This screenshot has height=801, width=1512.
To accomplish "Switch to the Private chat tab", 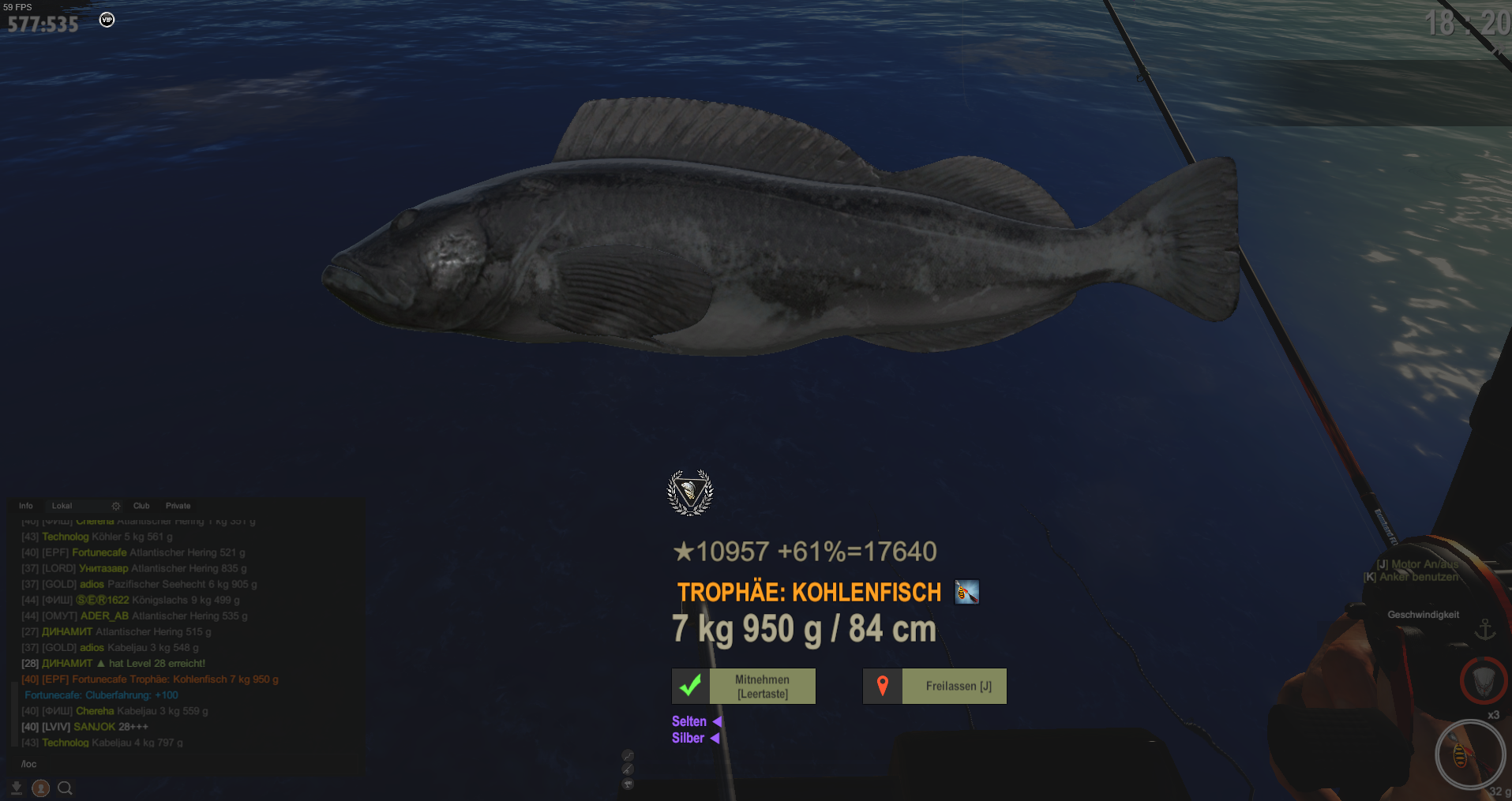I will click(x=178, y=506).
